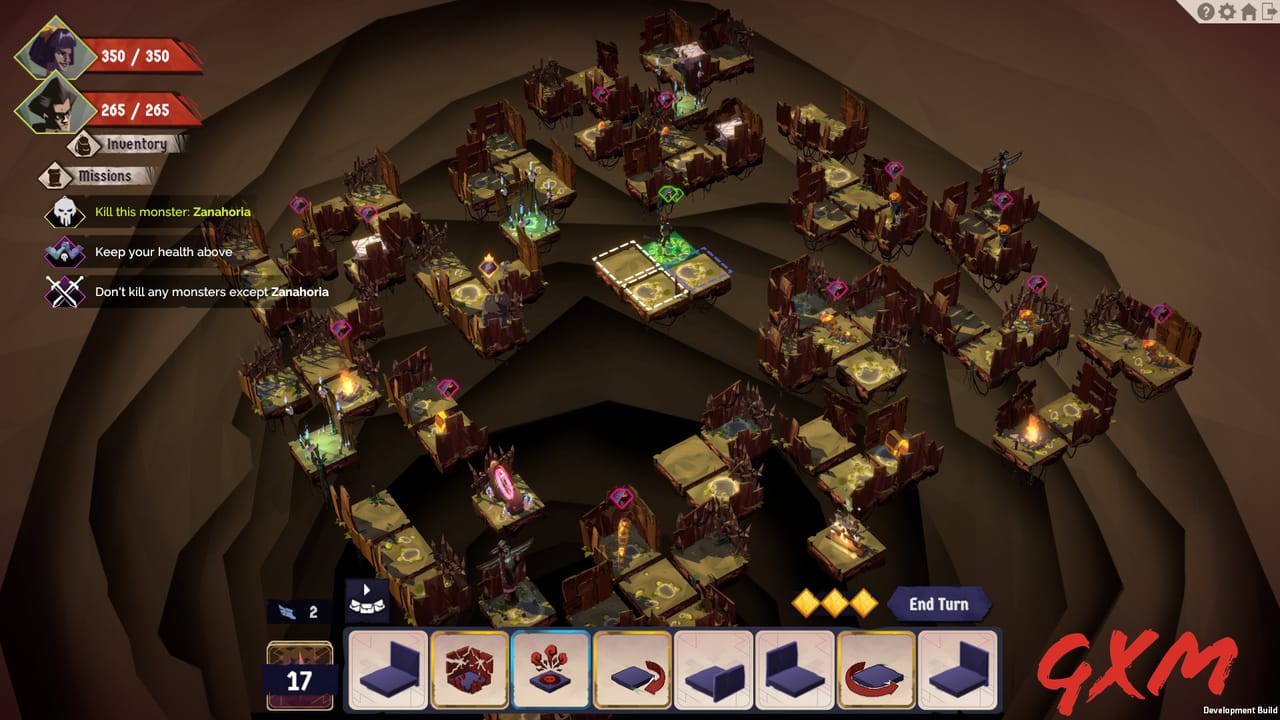Click the home icon at top right

pos(1248,12)
